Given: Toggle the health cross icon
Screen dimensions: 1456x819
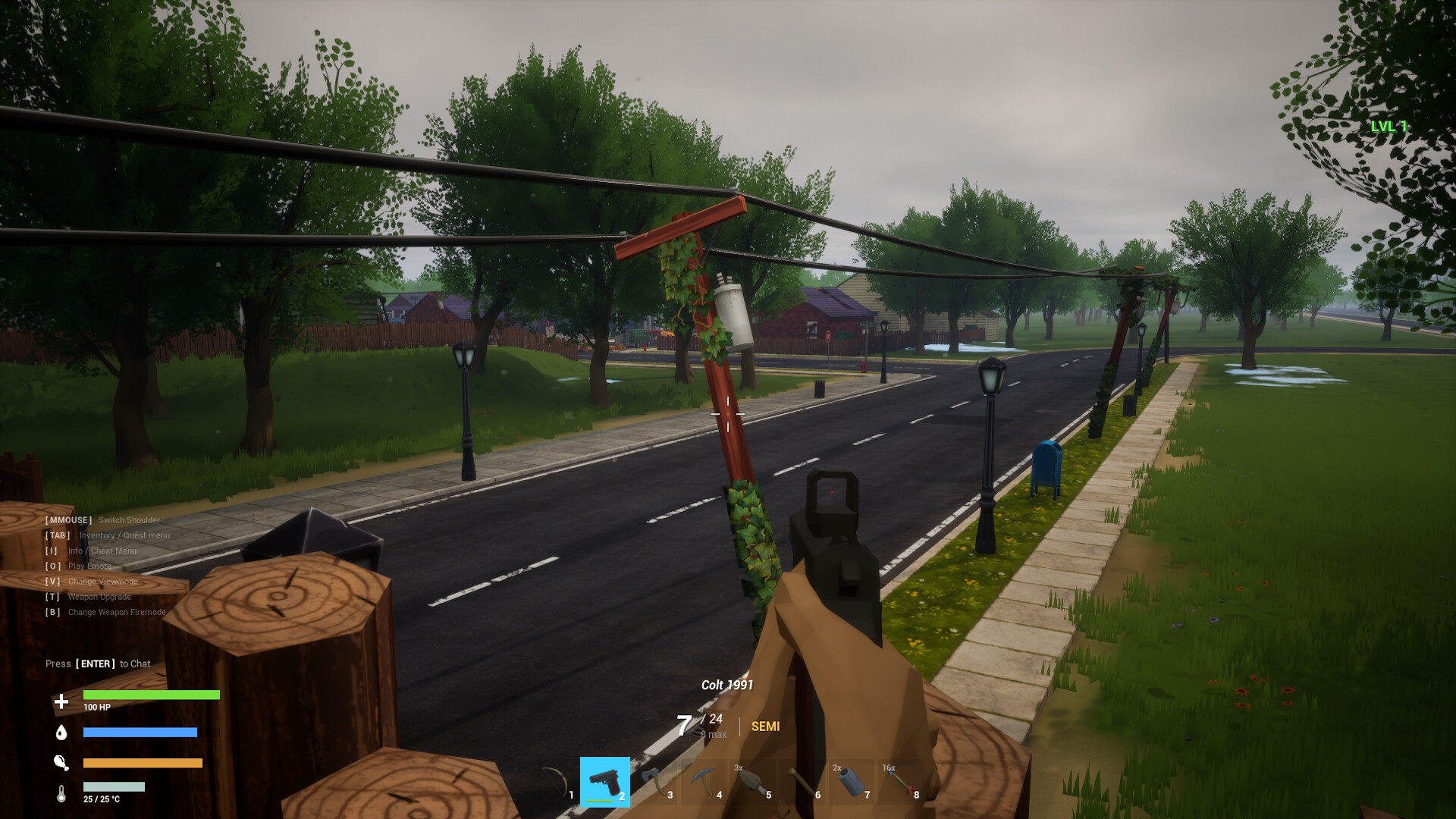Looking at the screenshot, I should [60, 701].
